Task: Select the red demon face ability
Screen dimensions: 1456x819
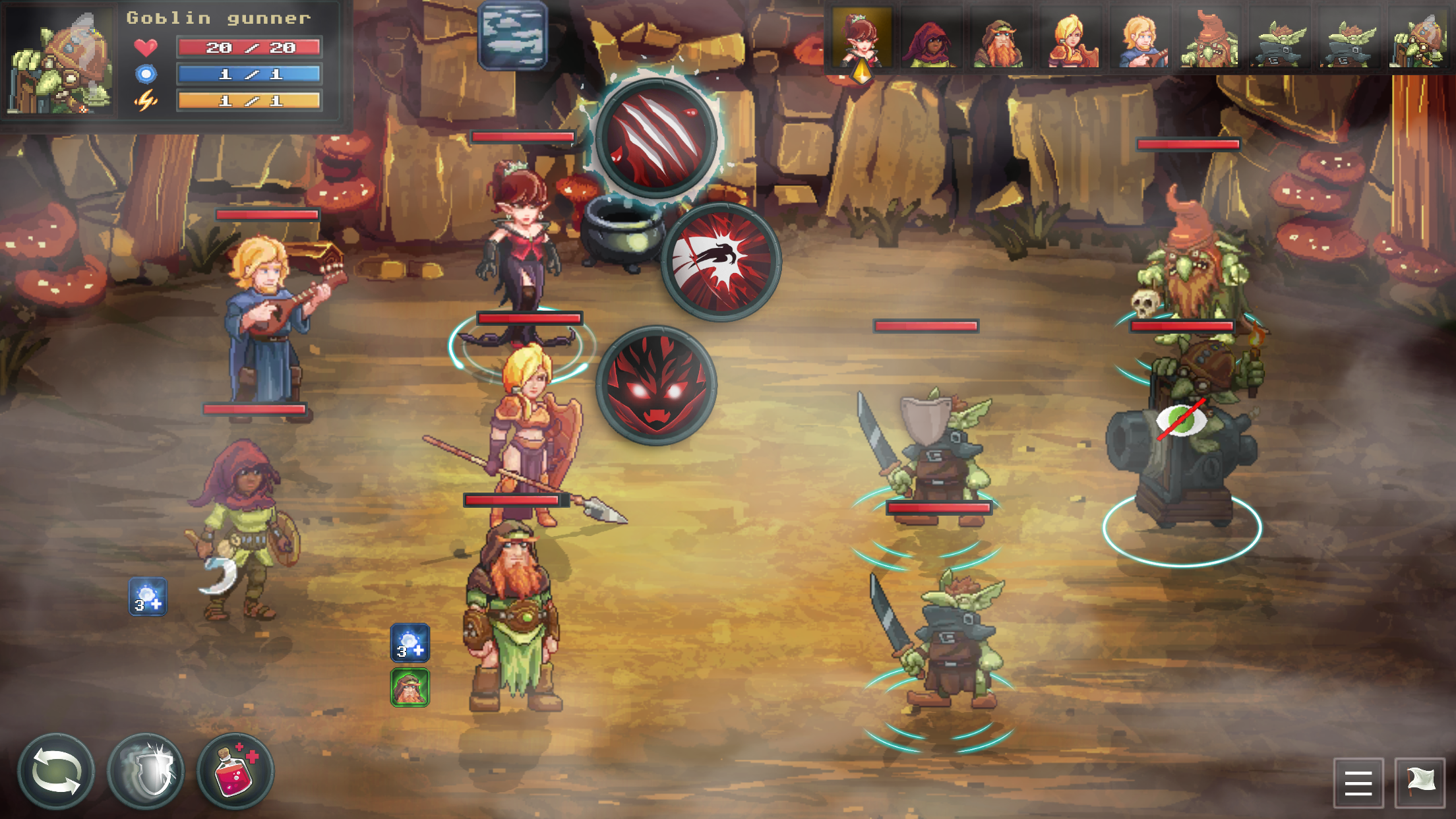Action: pyautogui.click(x=655, y=385)
